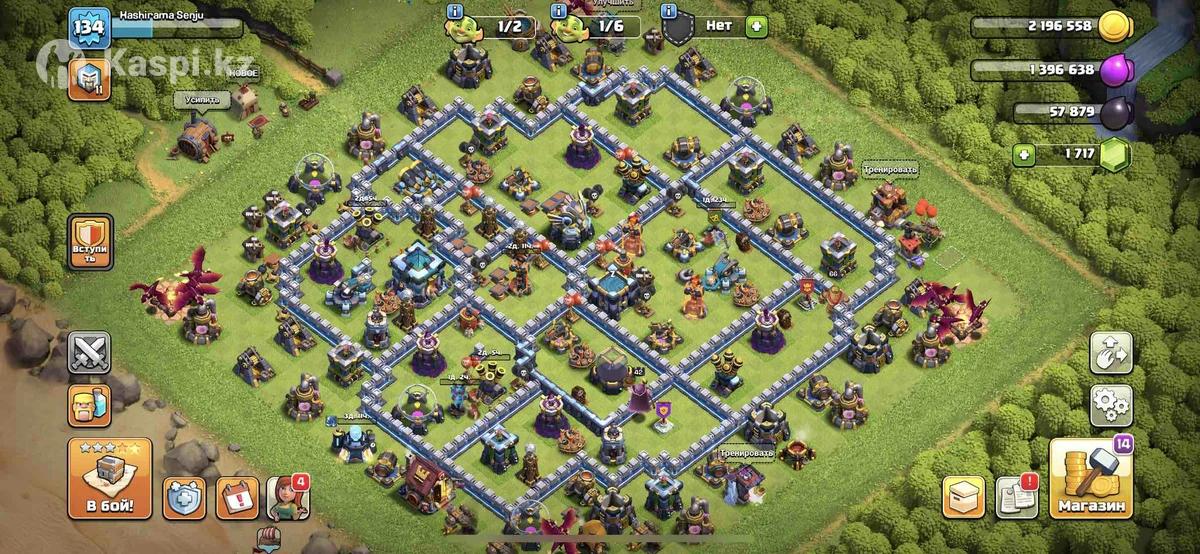Add a shield with the green plus
This screenshot has height=554, width=1200.
pos(756,27)
